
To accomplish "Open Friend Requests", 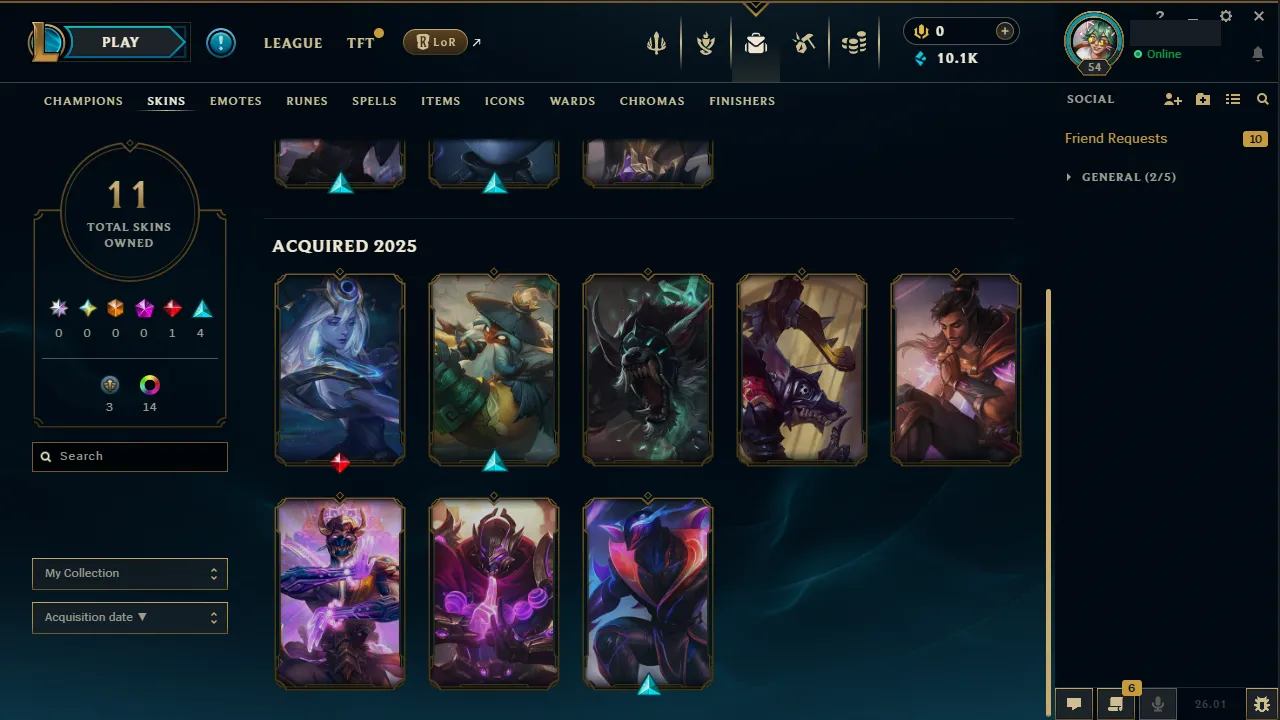I will coord(1115,138).
